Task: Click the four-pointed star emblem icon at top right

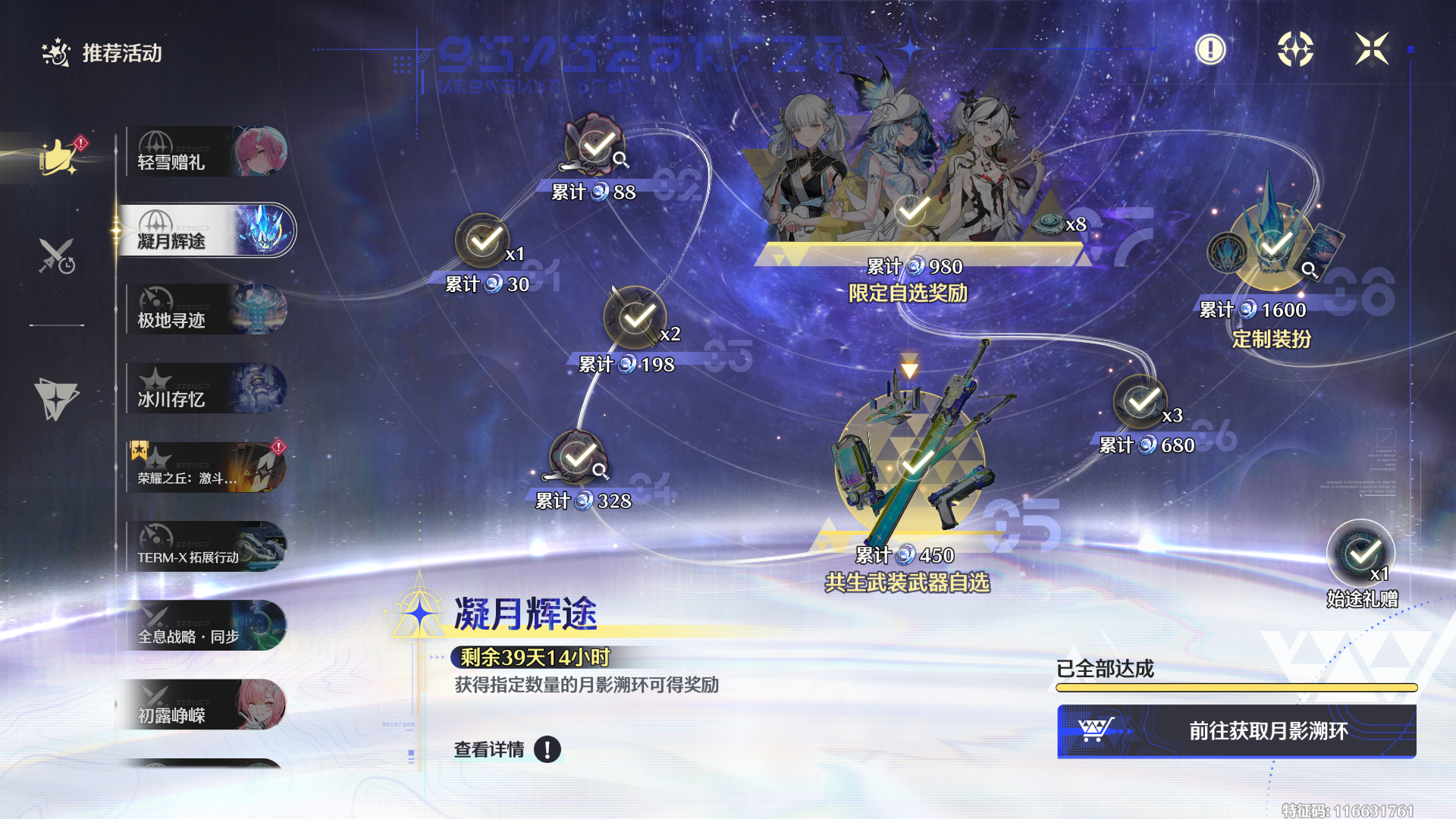Action: point(1295,50)
